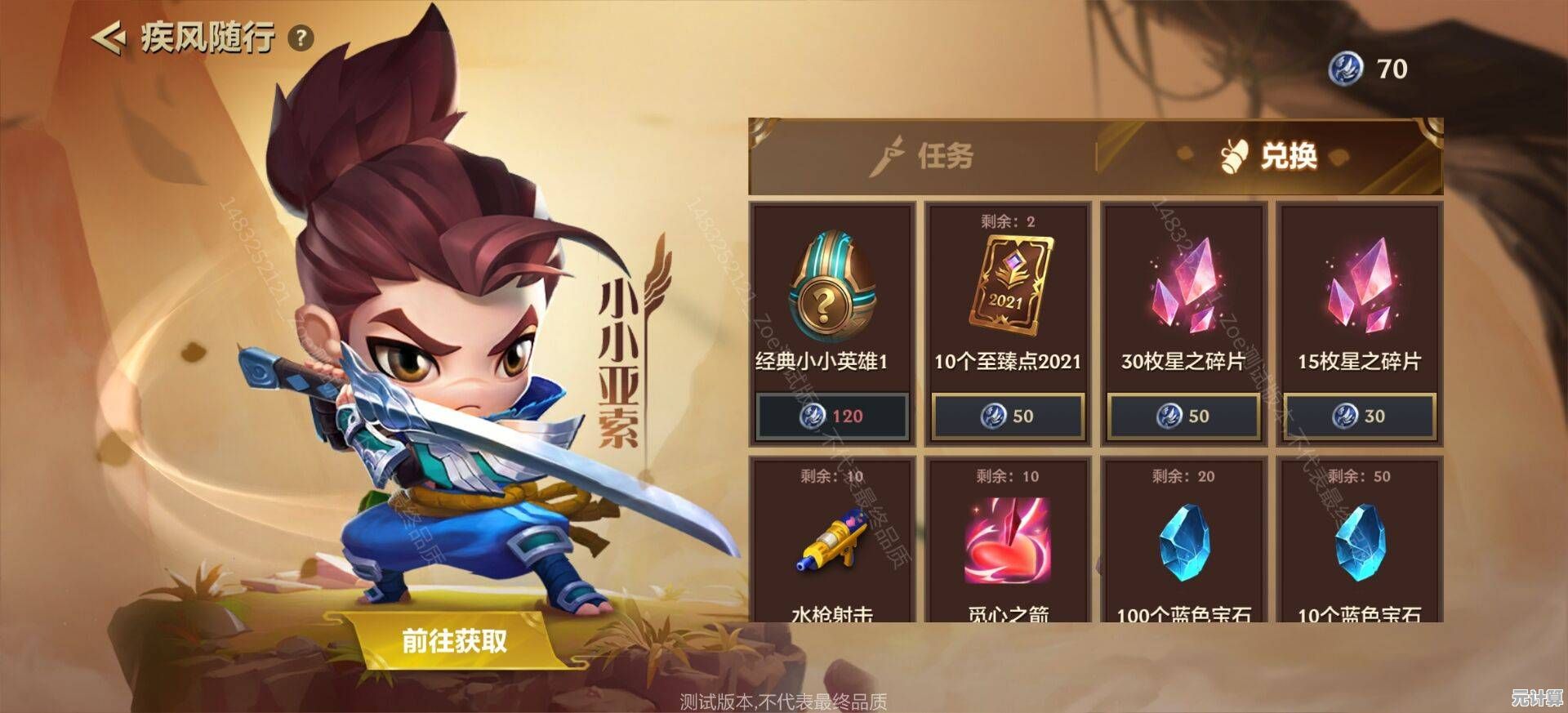Tap the 30枚星之碎片 pink crystal icon
The image size is (1568, 713).
tap(1184, 294)
